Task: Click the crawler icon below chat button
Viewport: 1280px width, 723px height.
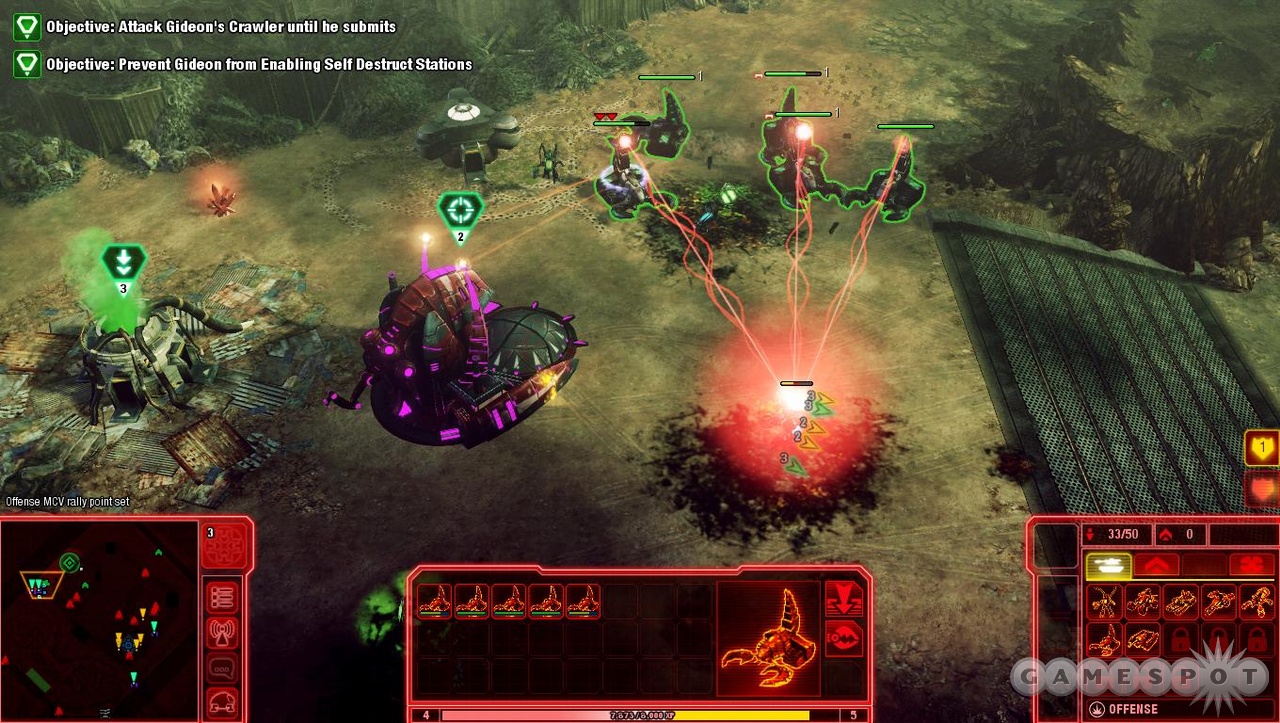Action: pos(222,701)
